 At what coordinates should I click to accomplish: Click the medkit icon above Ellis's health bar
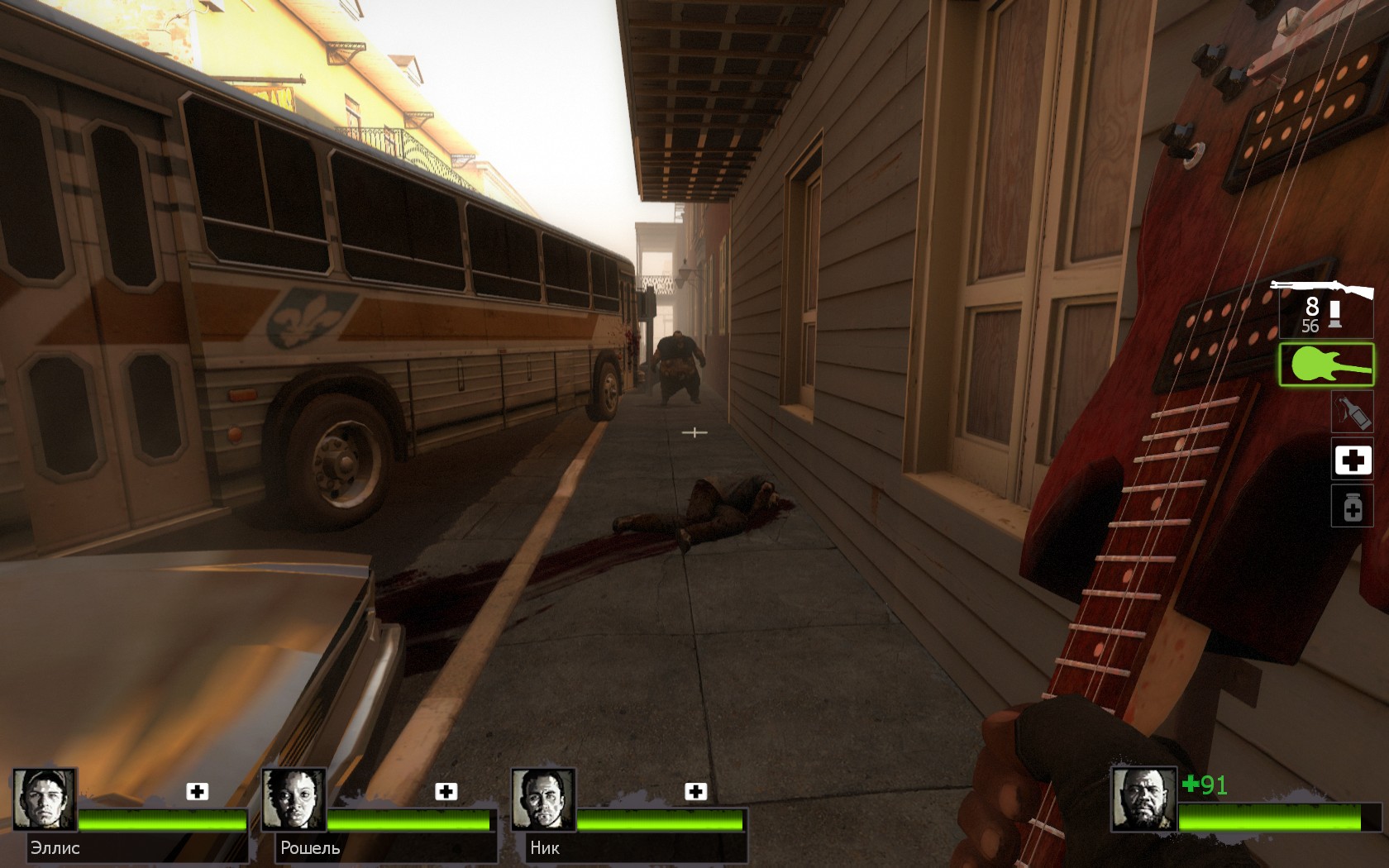click(197, 791)
